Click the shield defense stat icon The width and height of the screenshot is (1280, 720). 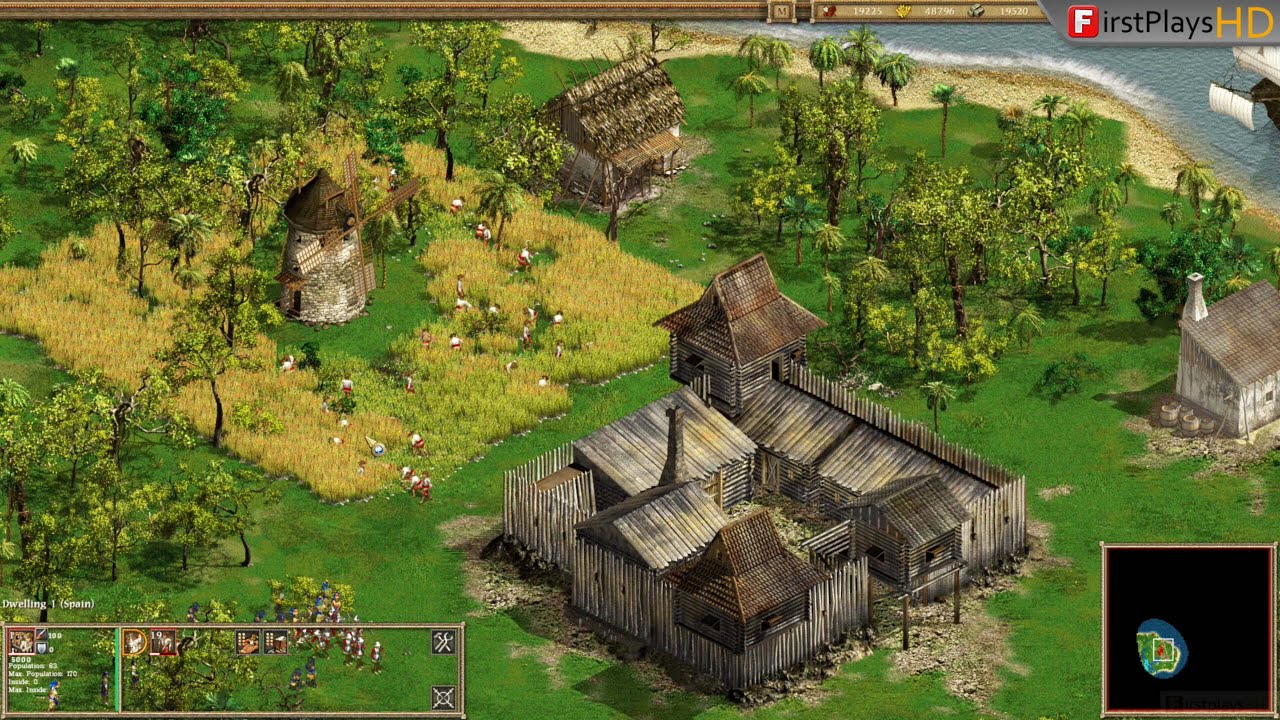(40, 648)
